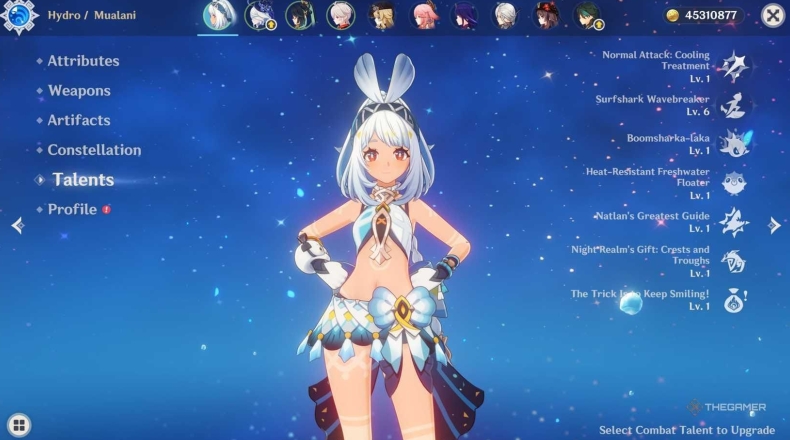Select the Weapons menu entry

(79, 91)
